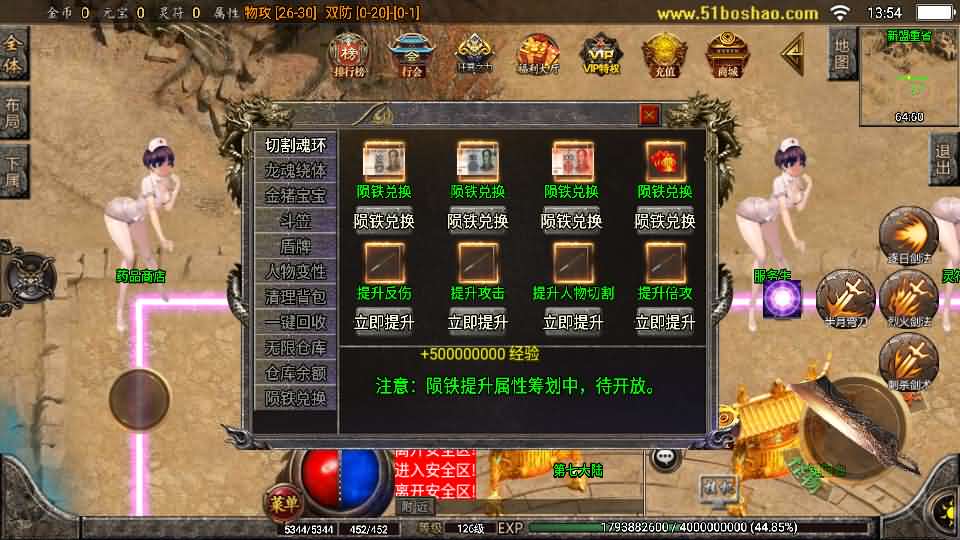Open the VIP特权 icon
Screen dimensions: 960x540
coord(601,53)
